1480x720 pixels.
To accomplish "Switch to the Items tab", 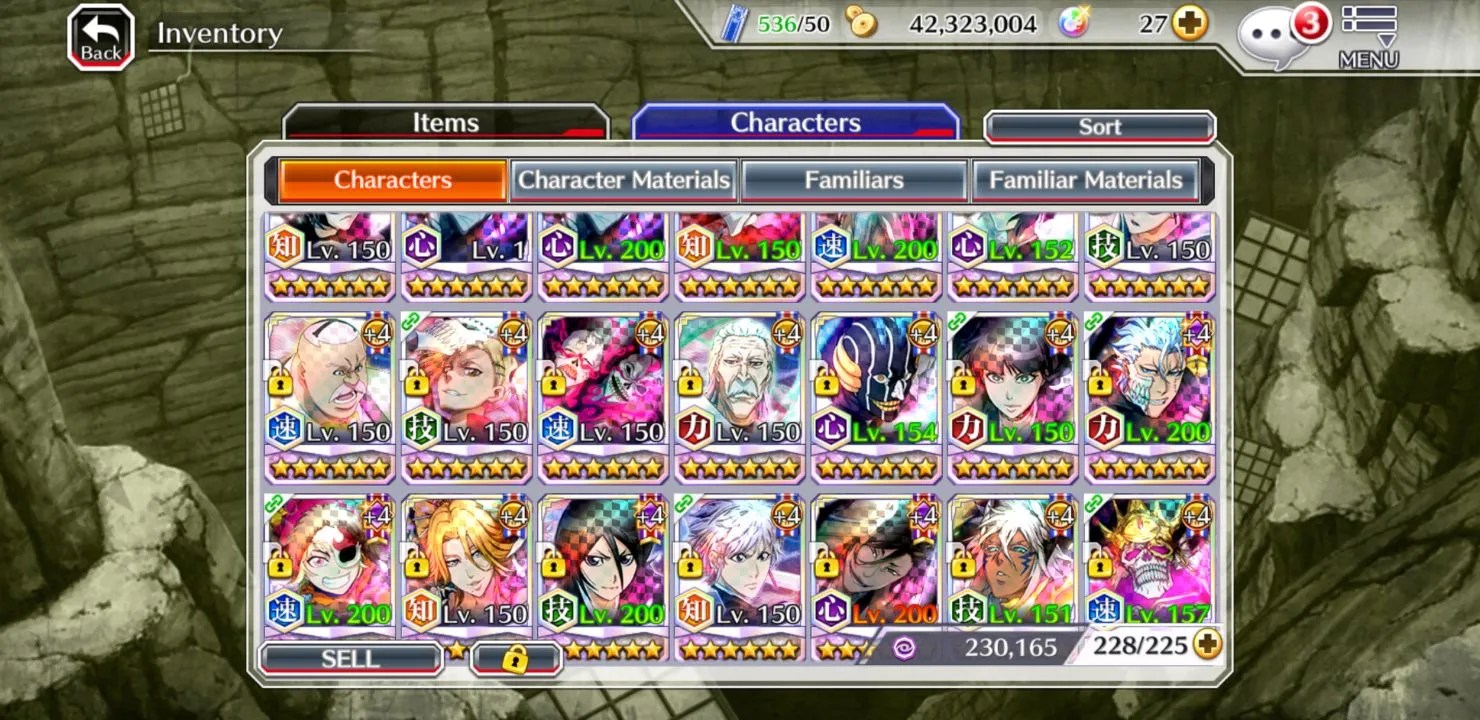I will coord(446,123).
